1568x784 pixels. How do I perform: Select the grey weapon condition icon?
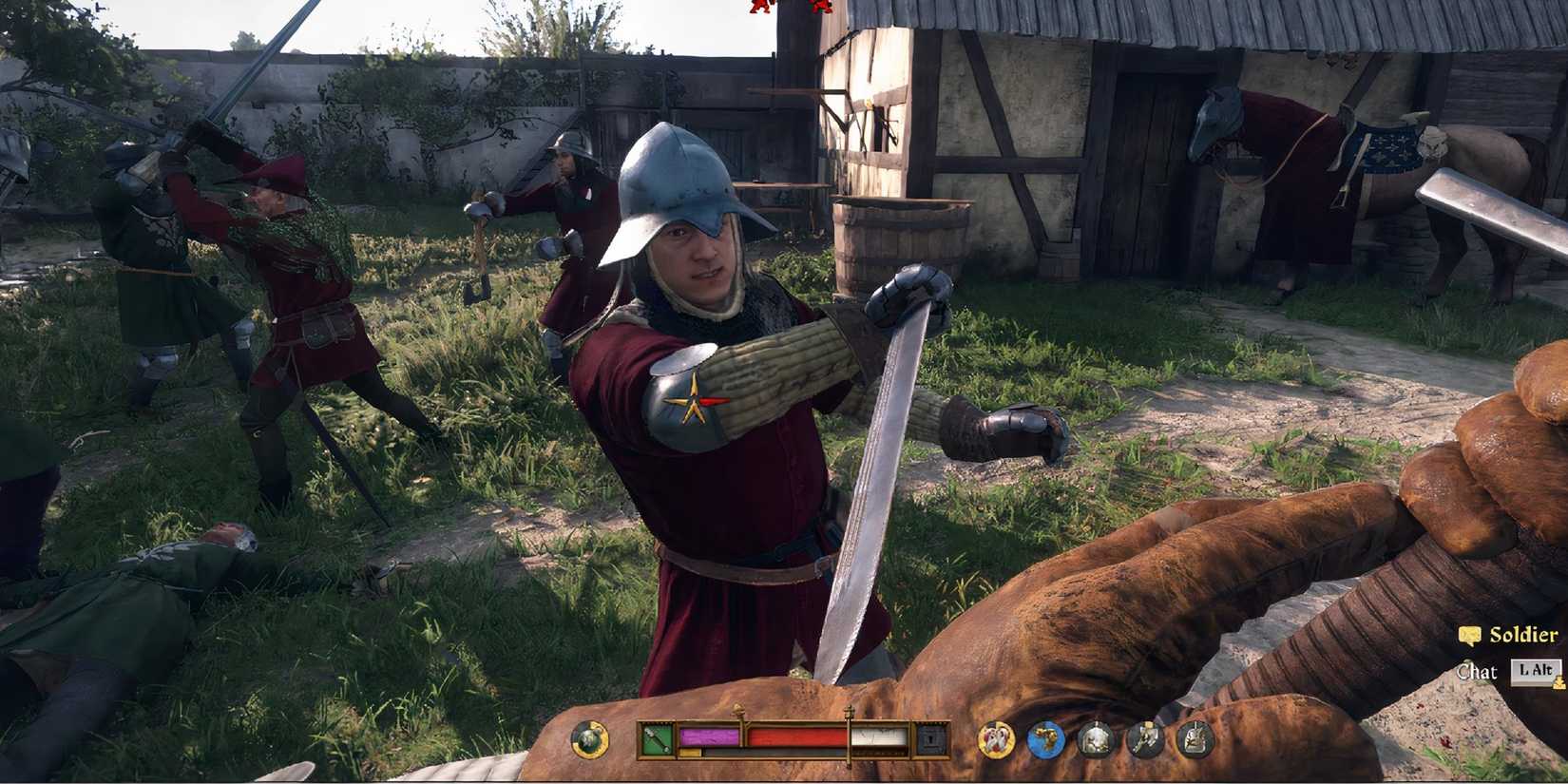tap(1146, 740)
